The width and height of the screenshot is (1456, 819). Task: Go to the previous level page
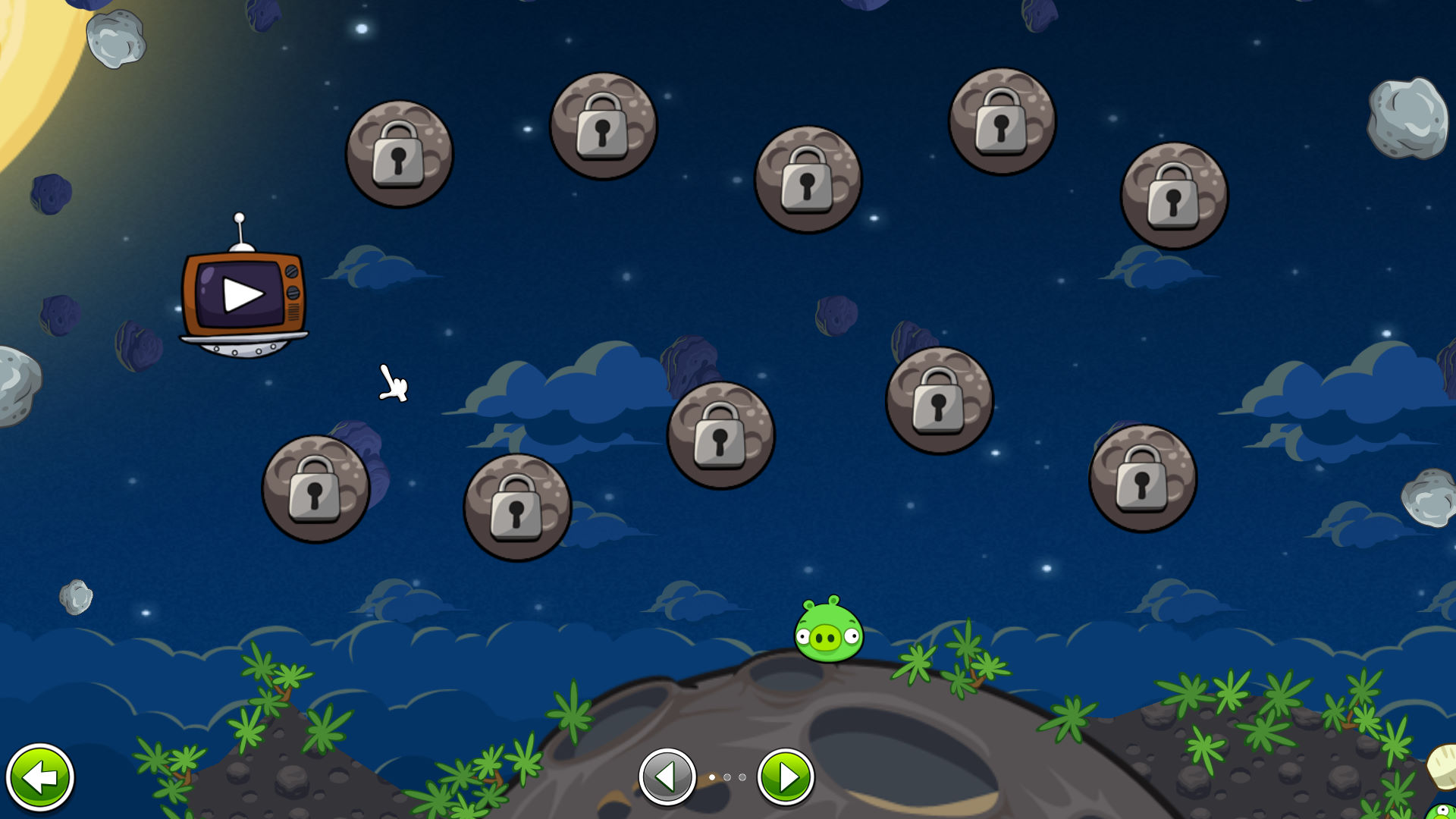click(667, 777)
